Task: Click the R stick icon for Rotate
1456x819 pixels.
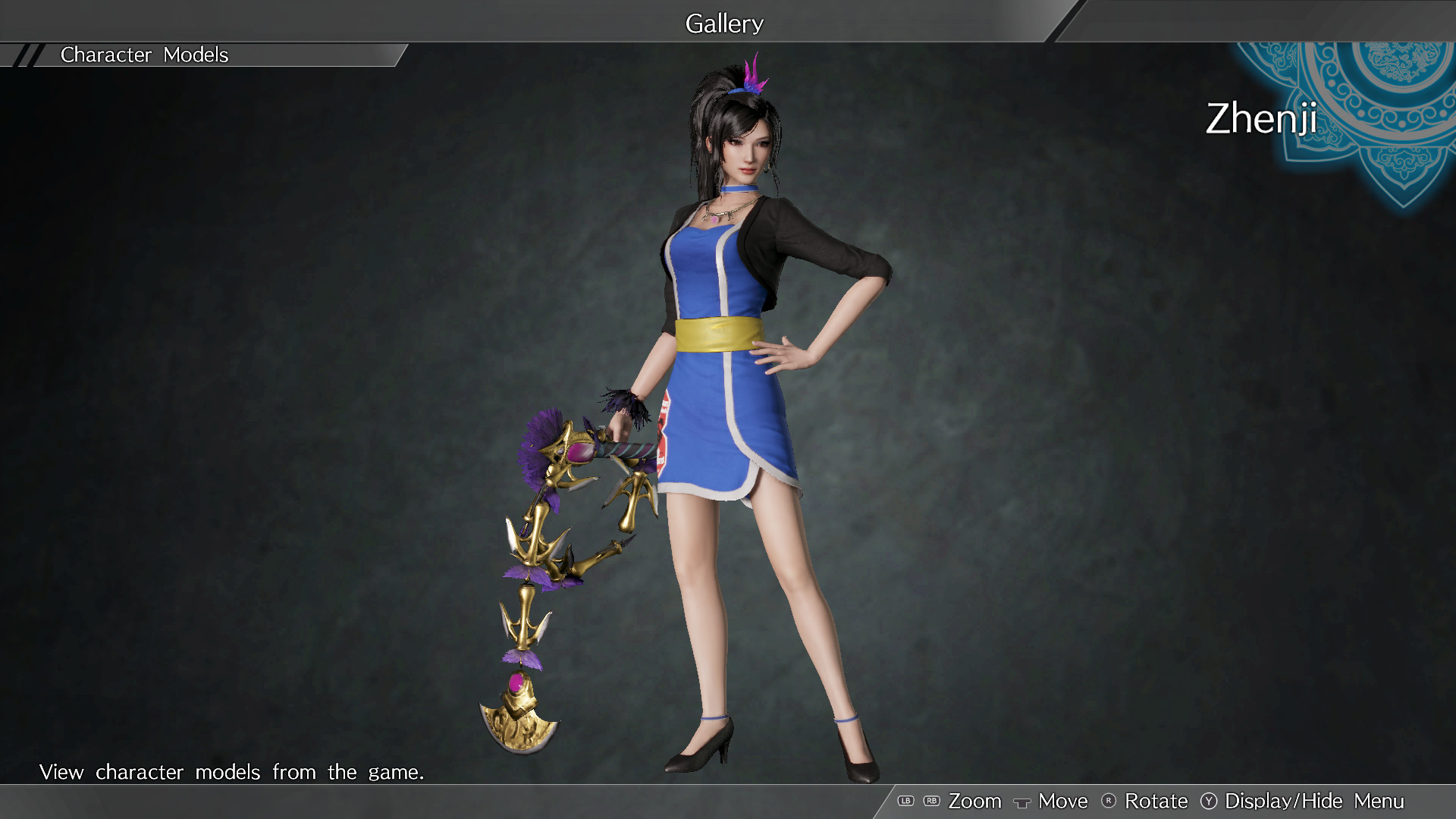Action: coord(1108,802)
